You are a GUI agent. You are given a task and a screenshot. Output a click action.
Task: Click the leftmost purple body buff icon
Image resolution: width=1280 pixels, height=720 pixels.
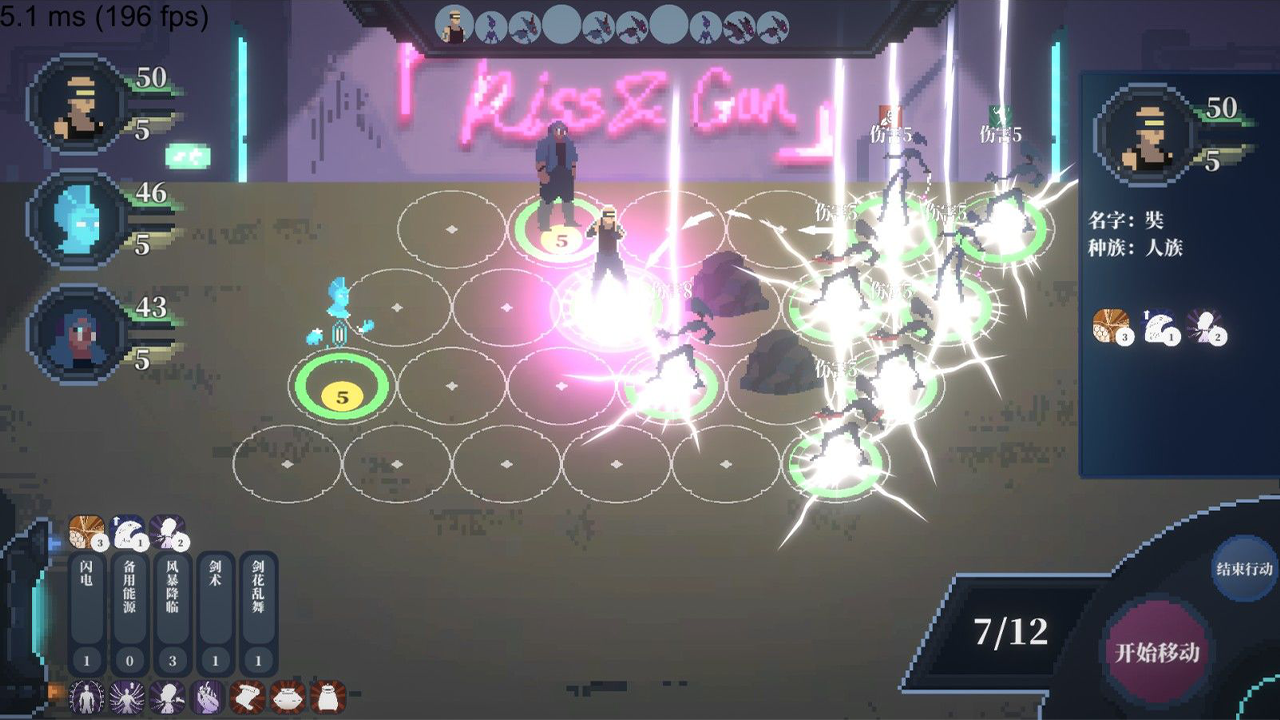pos(85,698)
